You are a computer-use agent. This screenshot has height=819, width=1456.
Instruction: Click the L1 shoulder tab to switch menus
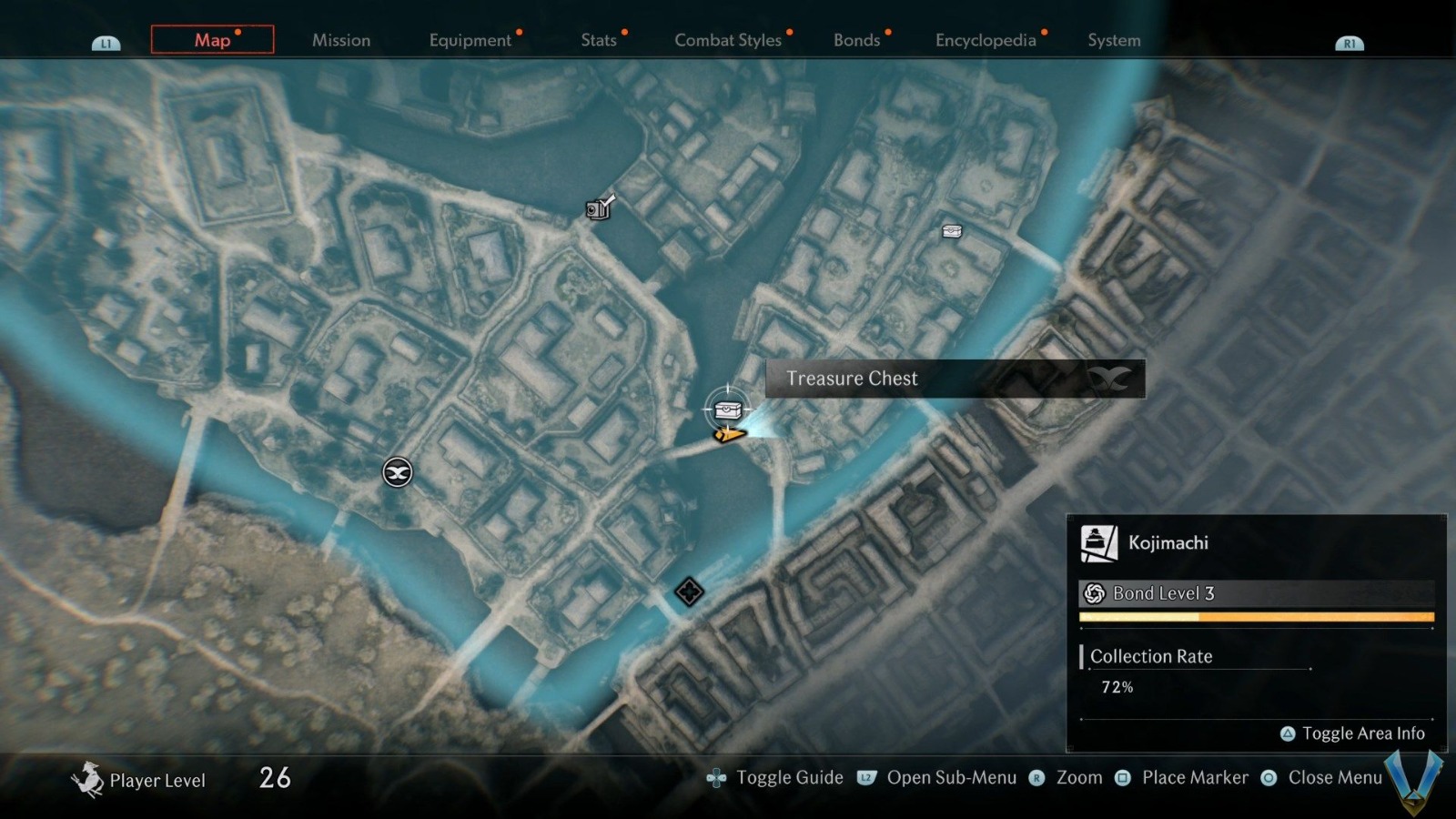coord(106,41)
